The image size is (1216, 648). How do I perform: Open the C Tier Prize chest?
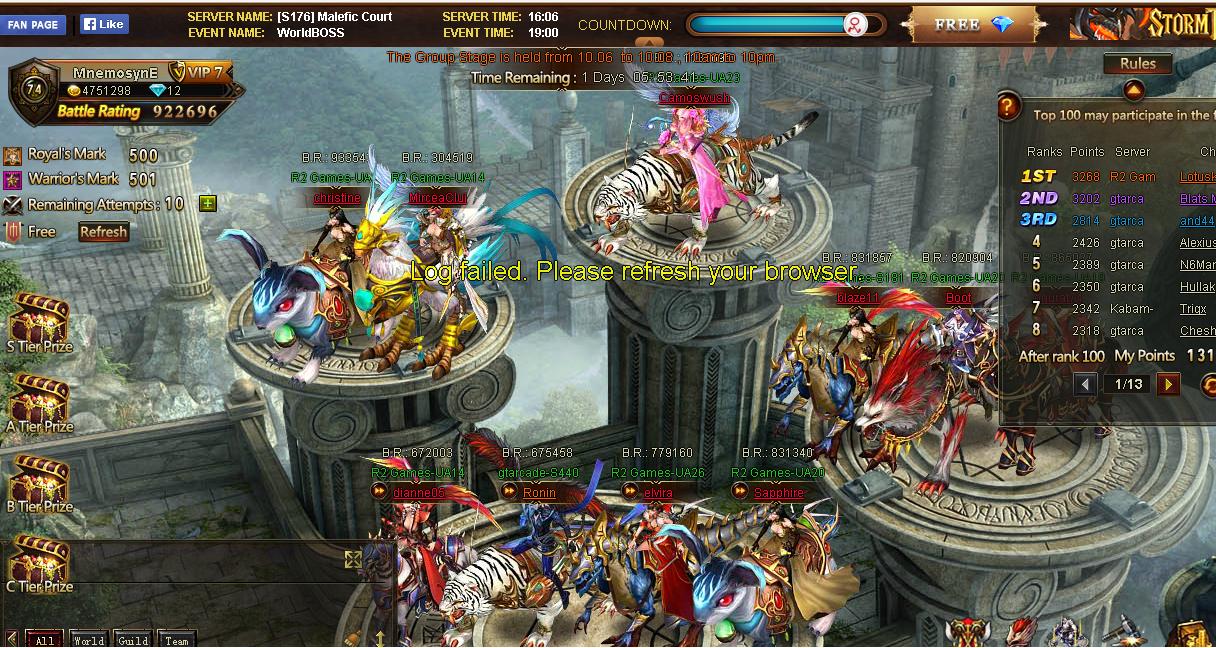(x=40, y=562)
